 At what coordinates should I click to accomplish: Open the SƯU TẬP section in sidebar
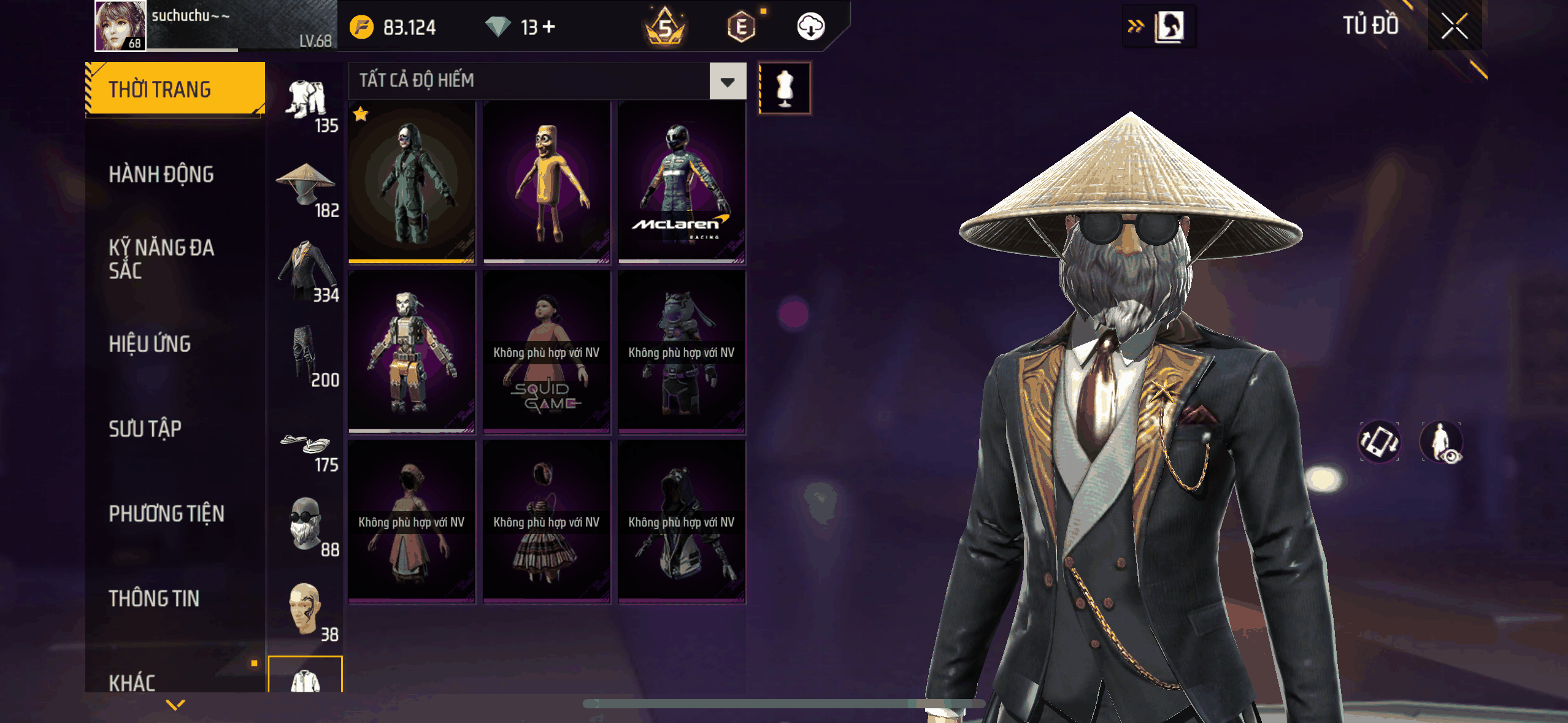(145, 429)
